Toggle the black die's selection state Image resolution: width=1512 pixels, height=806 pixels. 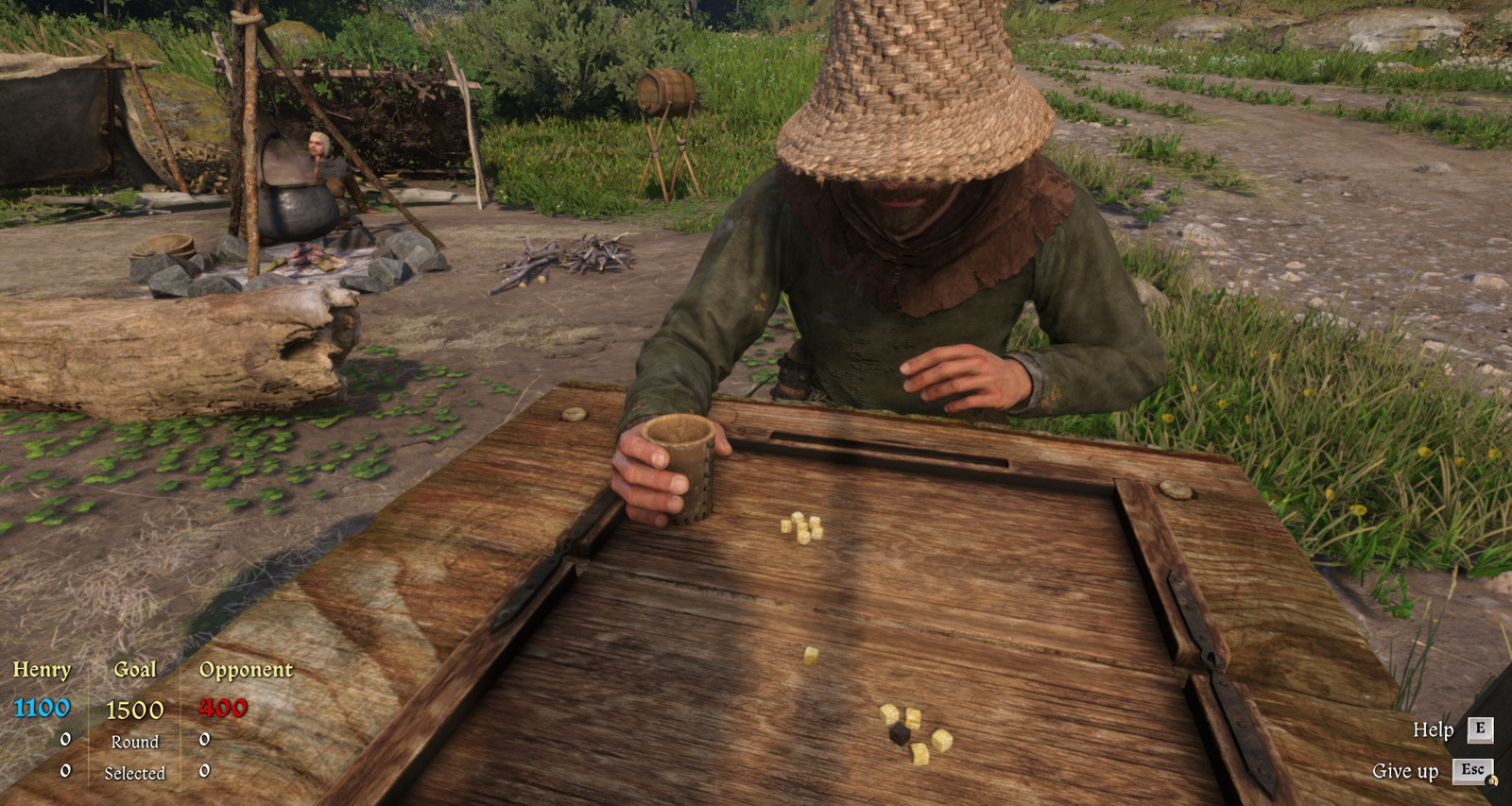(x=900, y=735)
